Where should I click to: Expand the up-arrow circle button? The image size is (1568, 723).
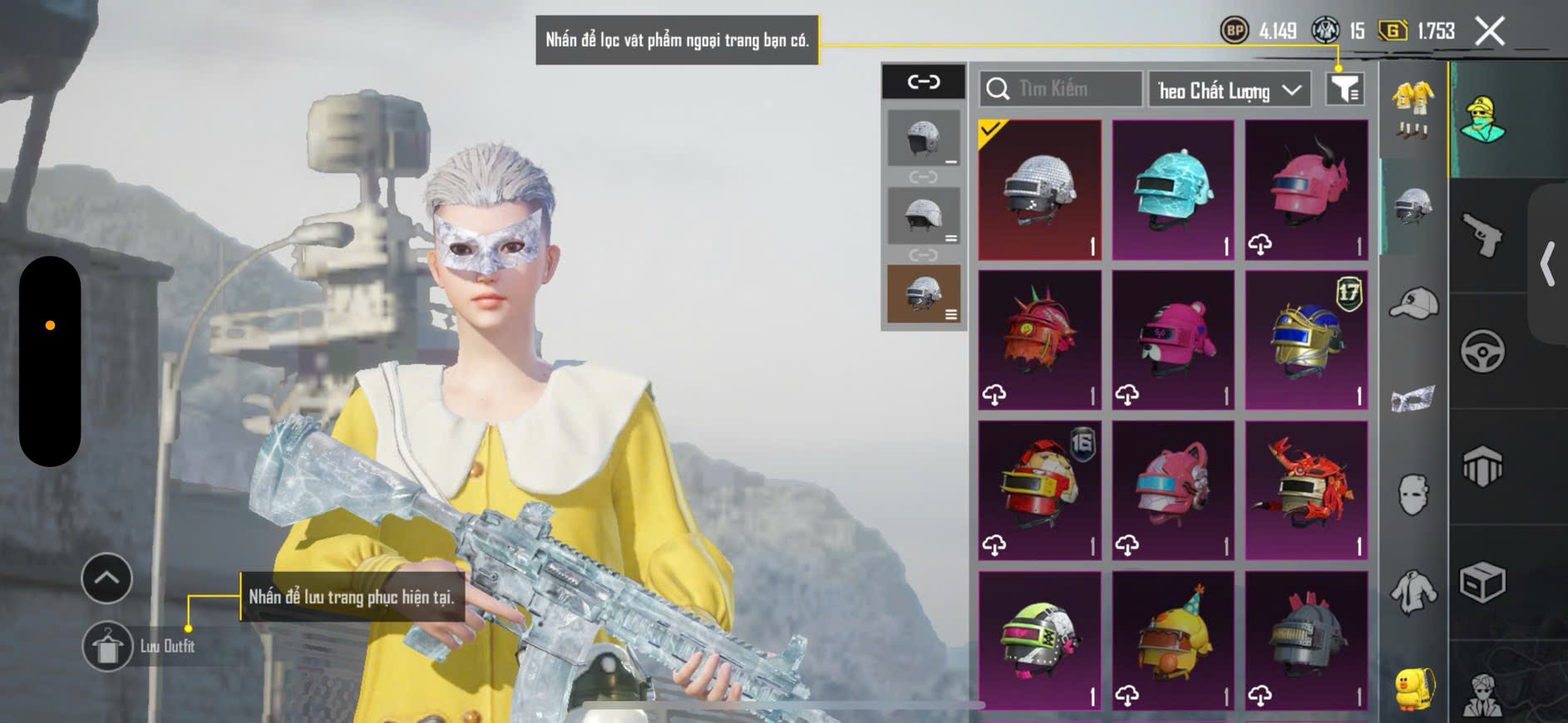pyautogui.click(x=106, y=578)
